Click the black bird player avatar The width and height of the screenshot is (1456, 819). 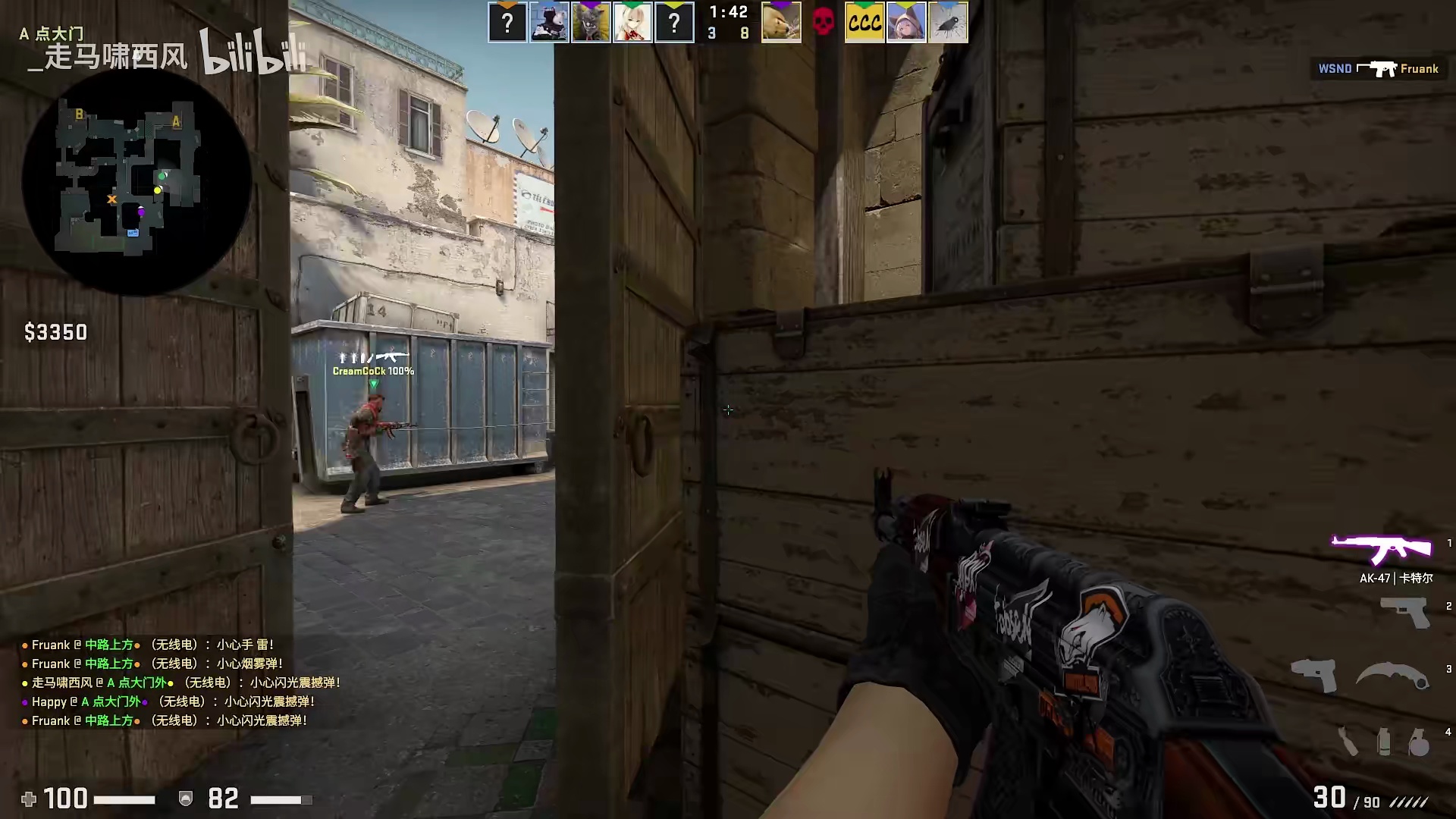[x=948, y=23]
